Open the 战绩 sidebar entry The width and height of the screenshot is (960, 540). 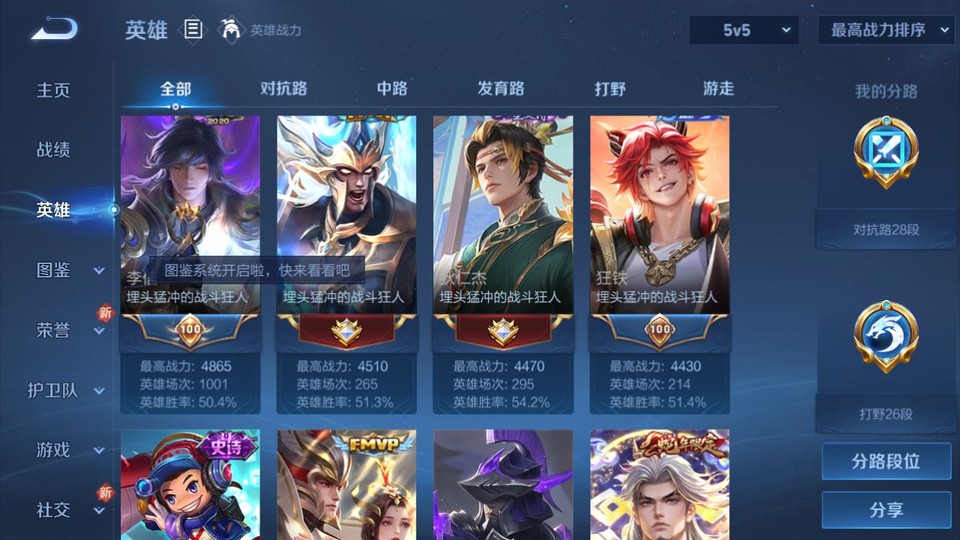[x=54, y=150]
